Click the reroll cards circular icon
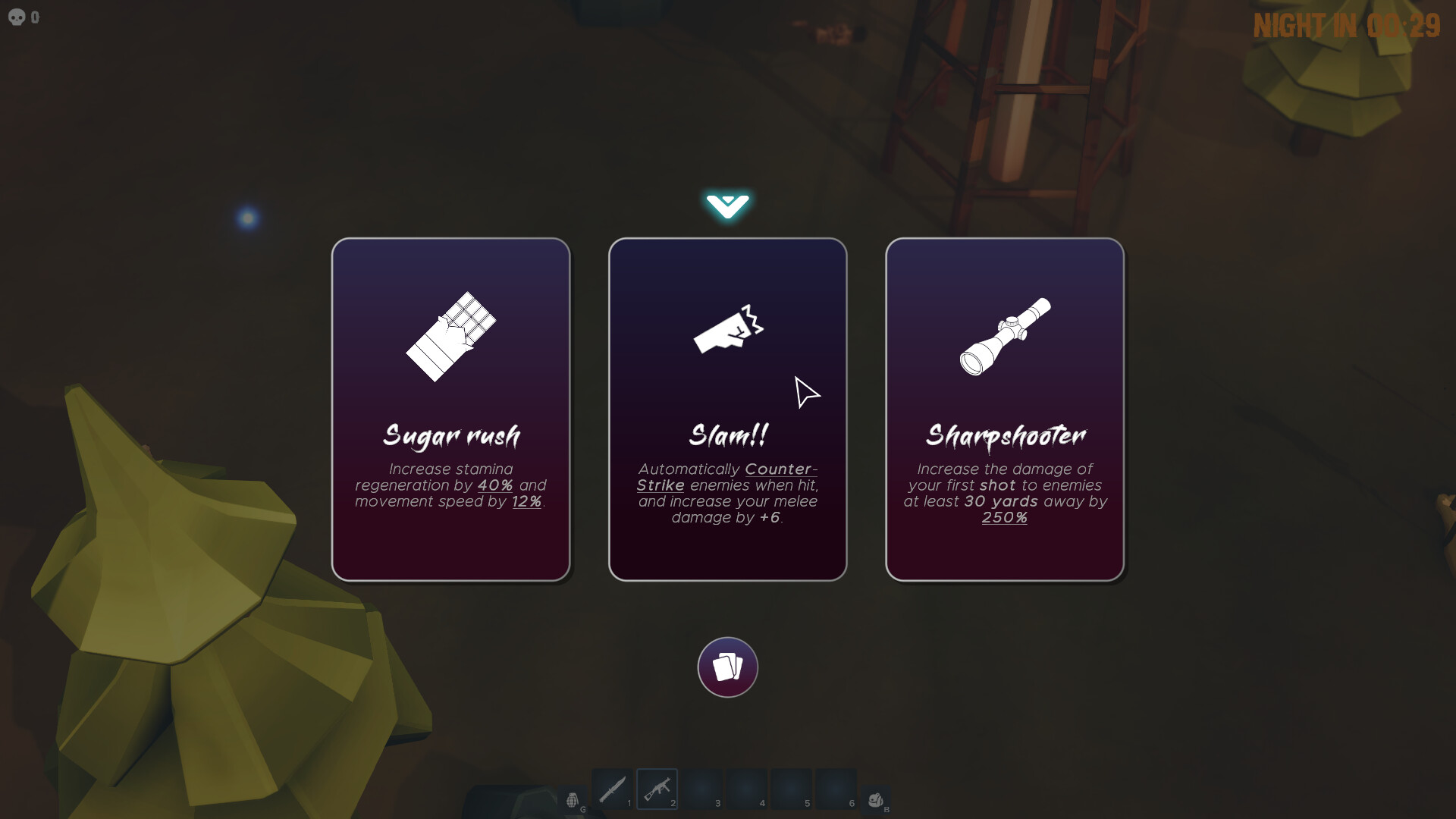The width and height of the screenshot is (1456, 819). (727, 667)
